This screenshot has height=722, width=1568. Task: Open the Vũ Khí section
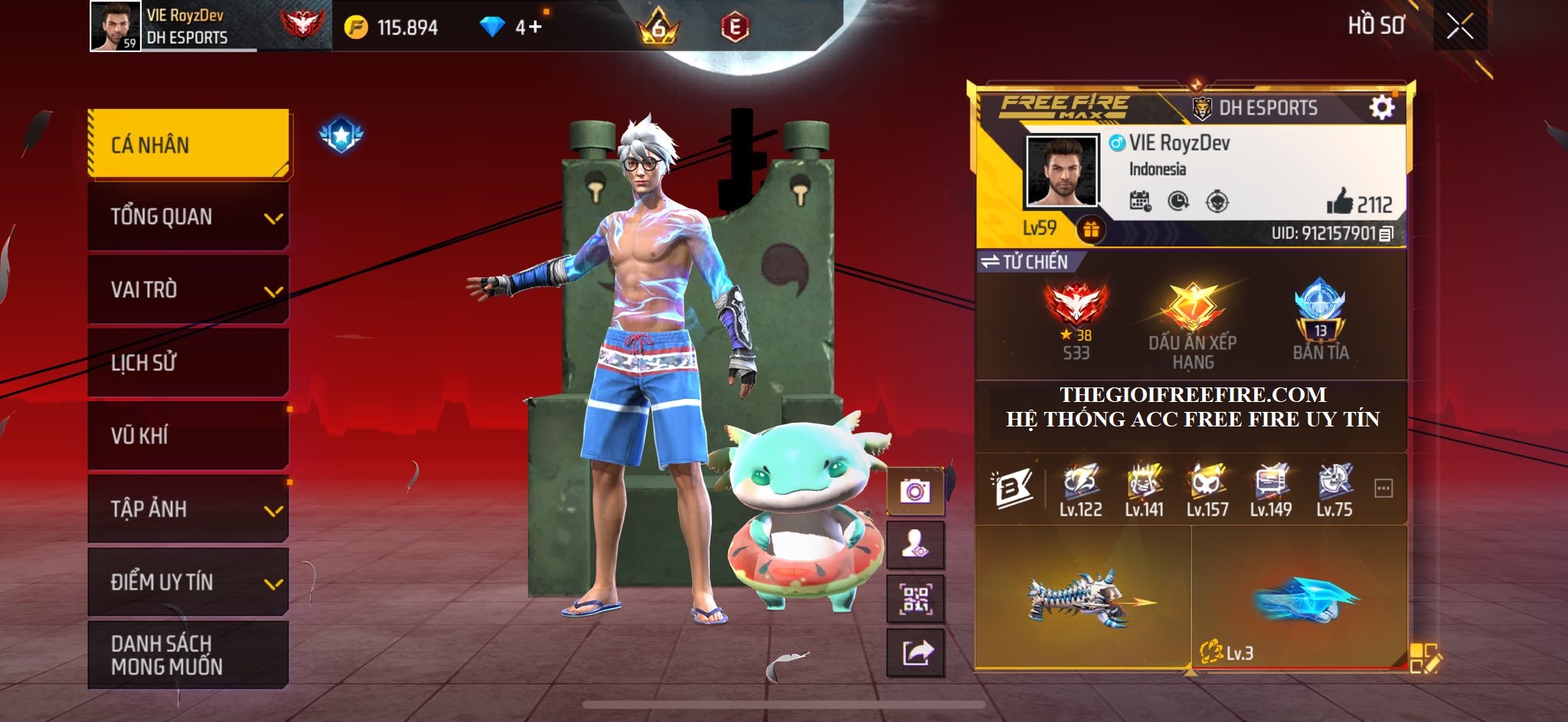pos(189,436)
